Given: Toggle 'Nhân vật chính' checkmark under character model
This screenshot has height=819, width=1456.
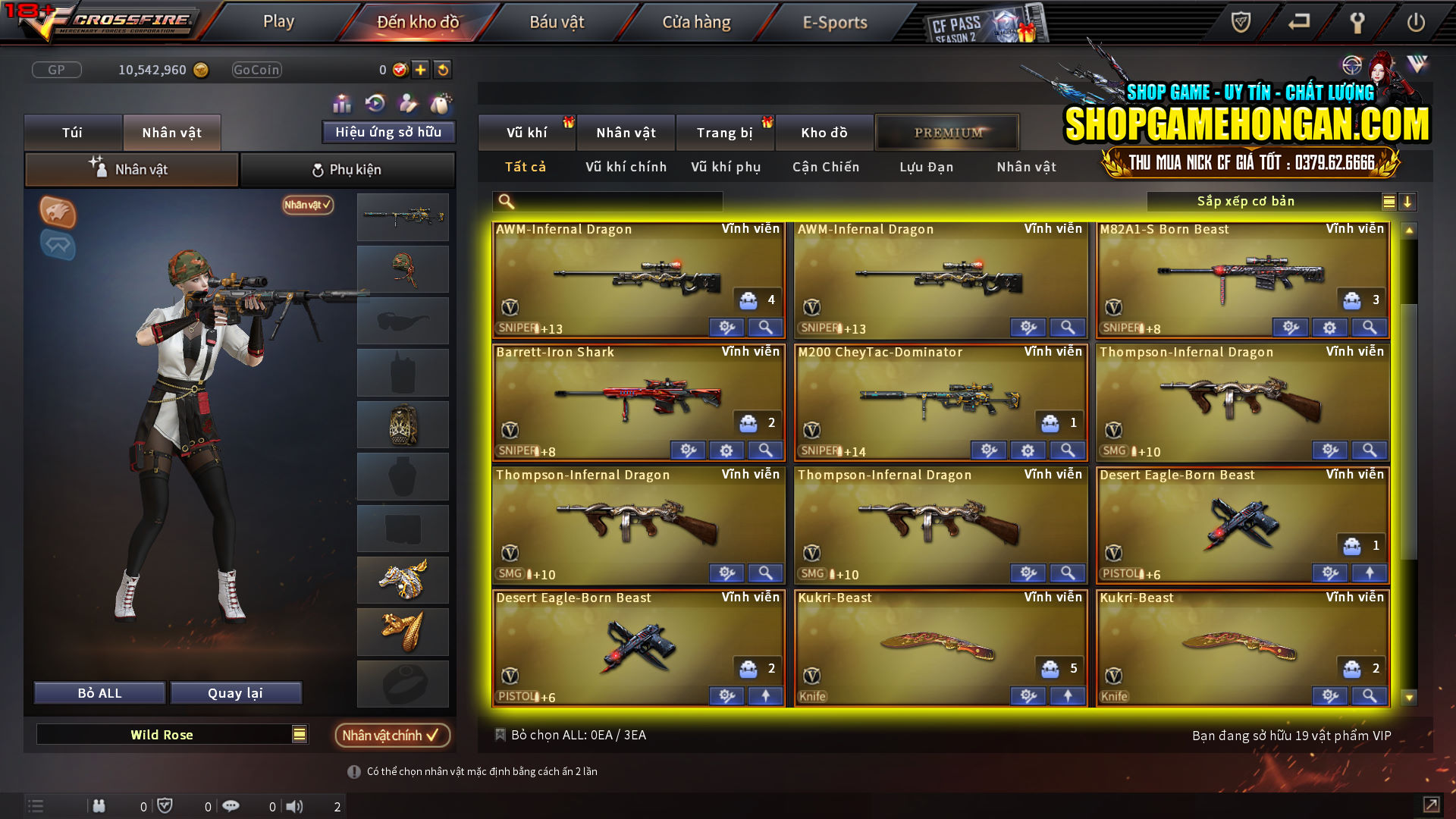Looking at the screenshot, I should (393, 735).
